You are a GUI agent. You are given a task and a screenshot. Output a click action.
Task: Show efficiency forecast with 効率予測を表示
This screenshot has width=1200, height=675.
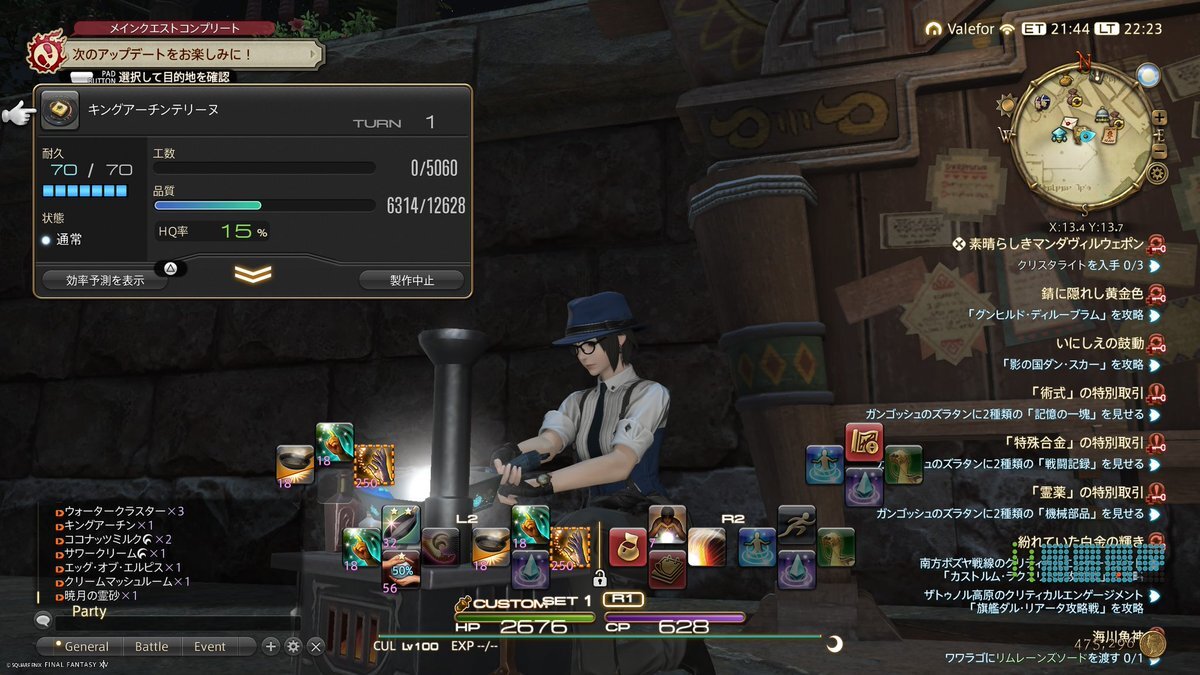coord(104,280)
